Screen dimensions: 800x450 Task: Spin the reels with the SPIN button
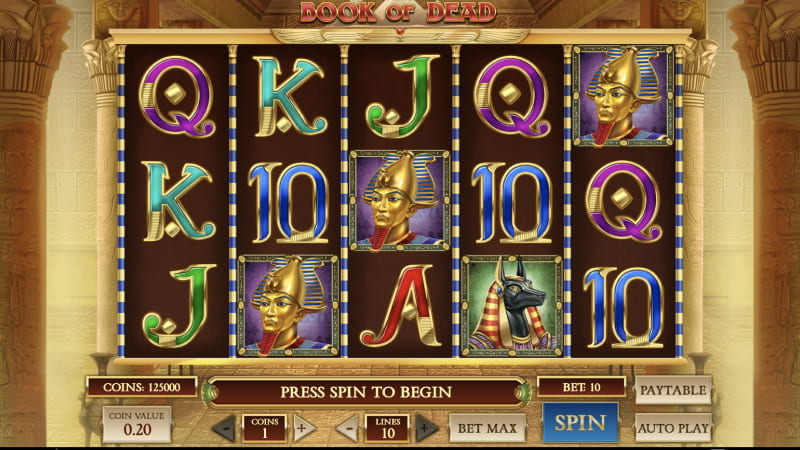pyautogui.click(x=580, y=423)
